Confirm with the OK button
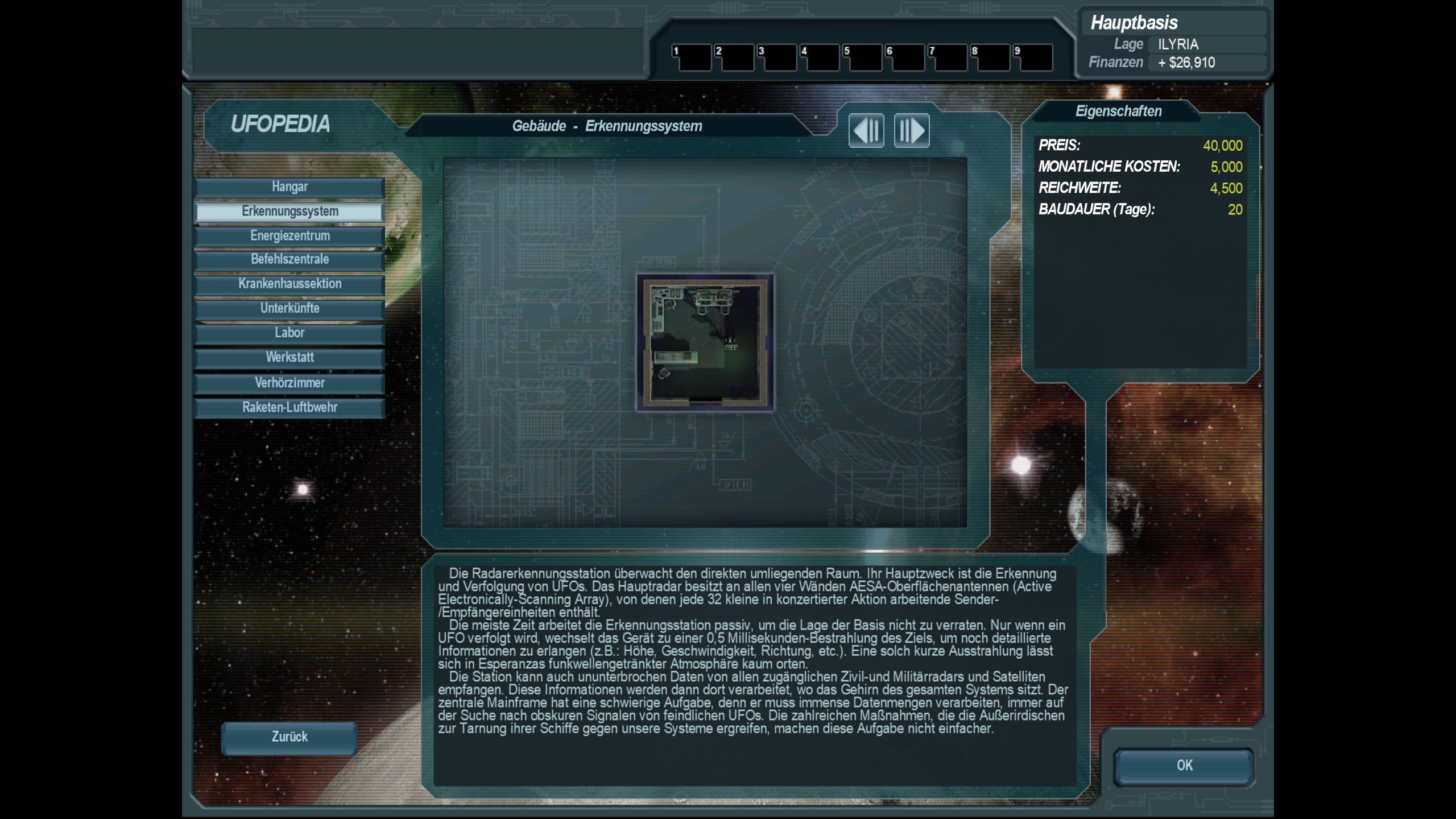1456x819 pixels. click(1184, 766)
